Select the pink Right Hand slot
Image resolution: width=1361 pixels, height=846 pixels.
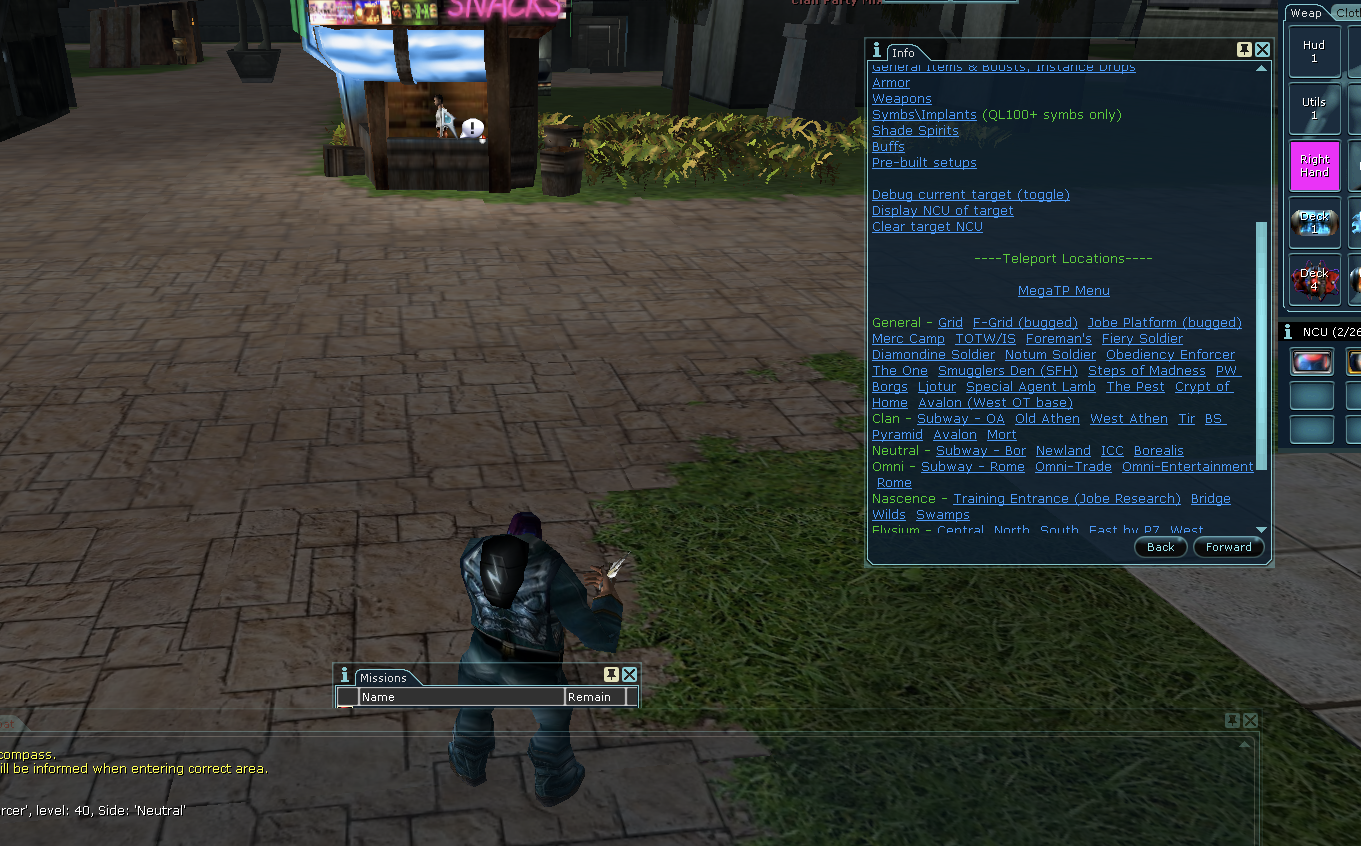click(1314, 166)
